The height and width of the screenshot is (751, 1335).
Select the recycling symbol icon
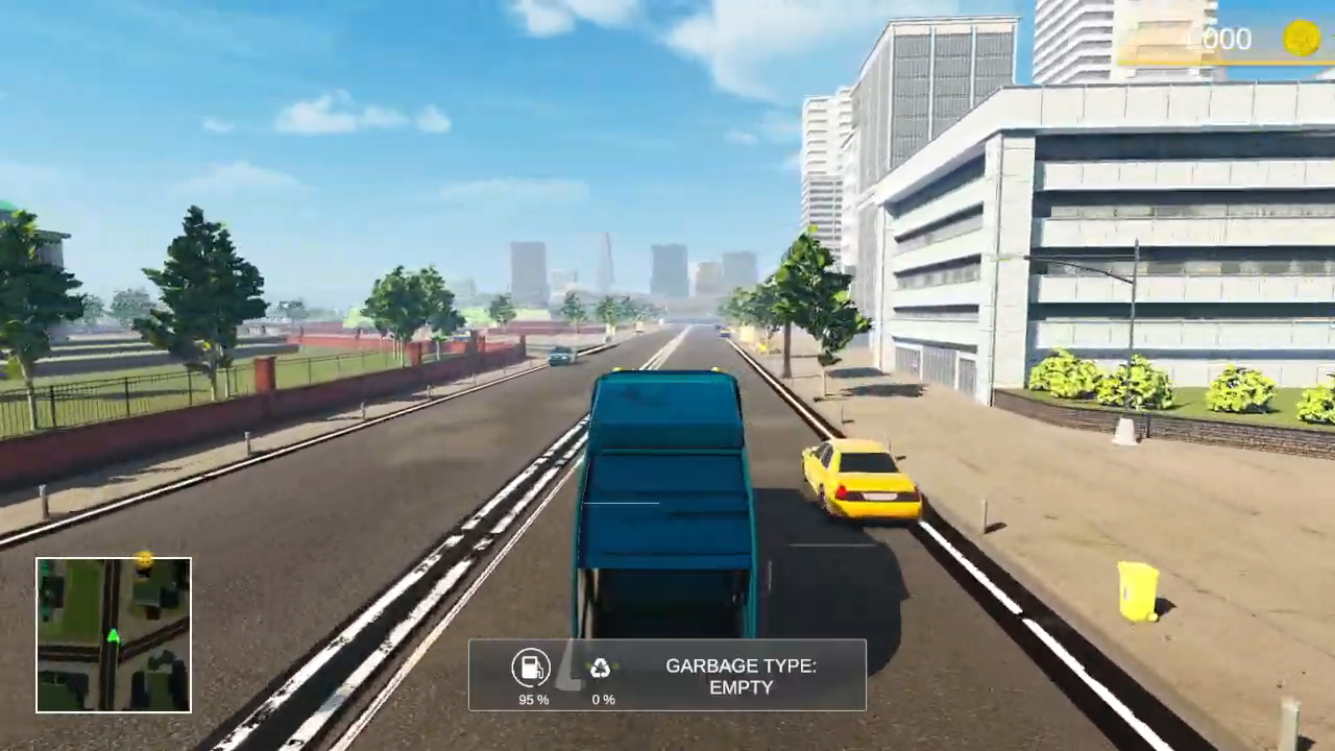point(600,668)
